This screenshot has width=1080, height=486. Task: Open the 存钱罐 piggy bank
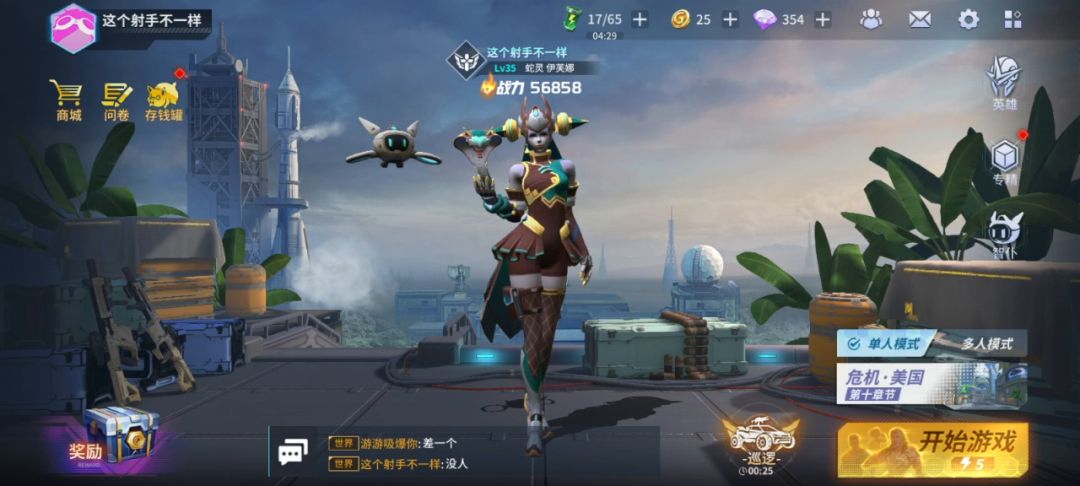coord(164,101)
